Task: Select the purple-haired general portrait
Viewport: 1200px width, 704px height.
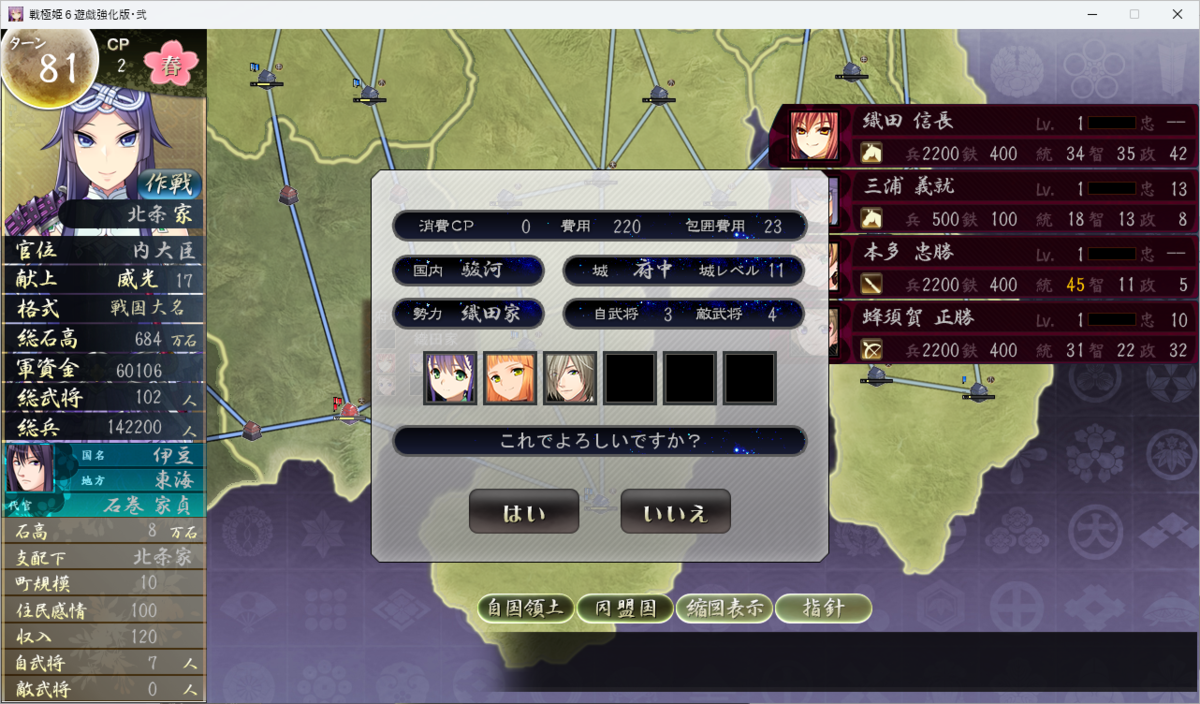Action: click(450, 378)
